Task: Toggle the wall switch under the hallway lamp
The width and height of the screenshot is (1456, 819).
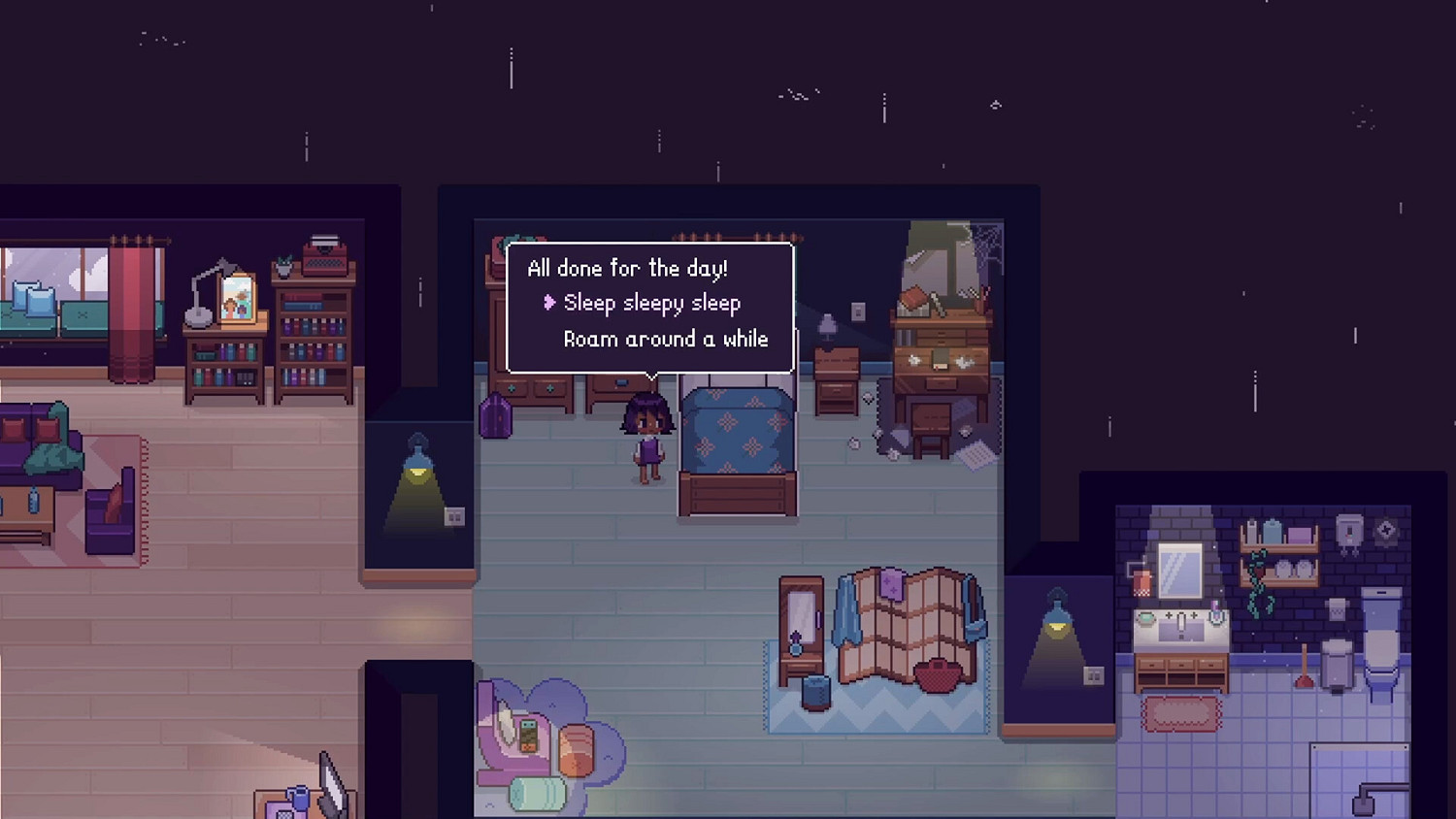Action: click(454, 518)
